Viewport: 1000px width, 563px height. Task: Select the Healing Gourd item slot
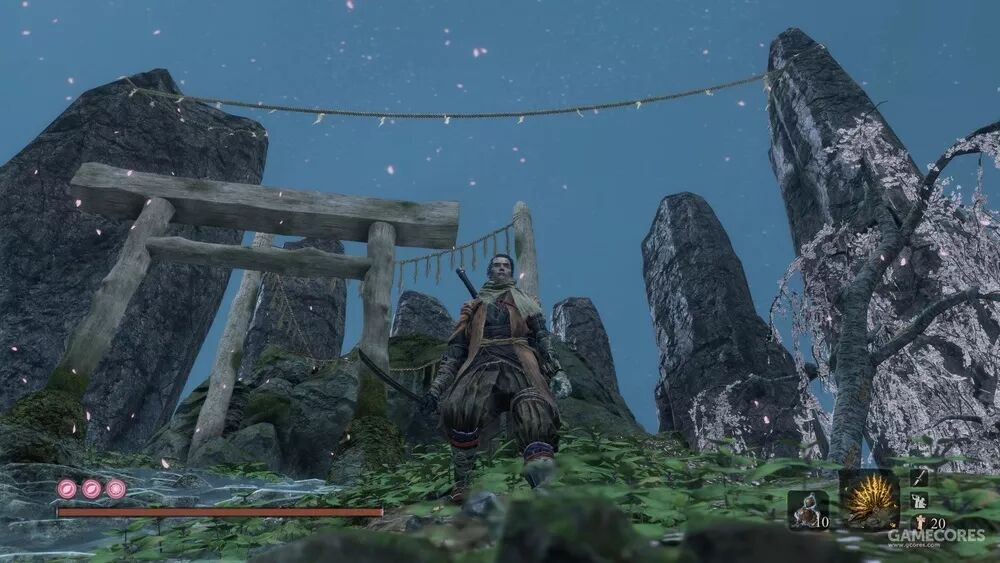(x=807, y=510)
